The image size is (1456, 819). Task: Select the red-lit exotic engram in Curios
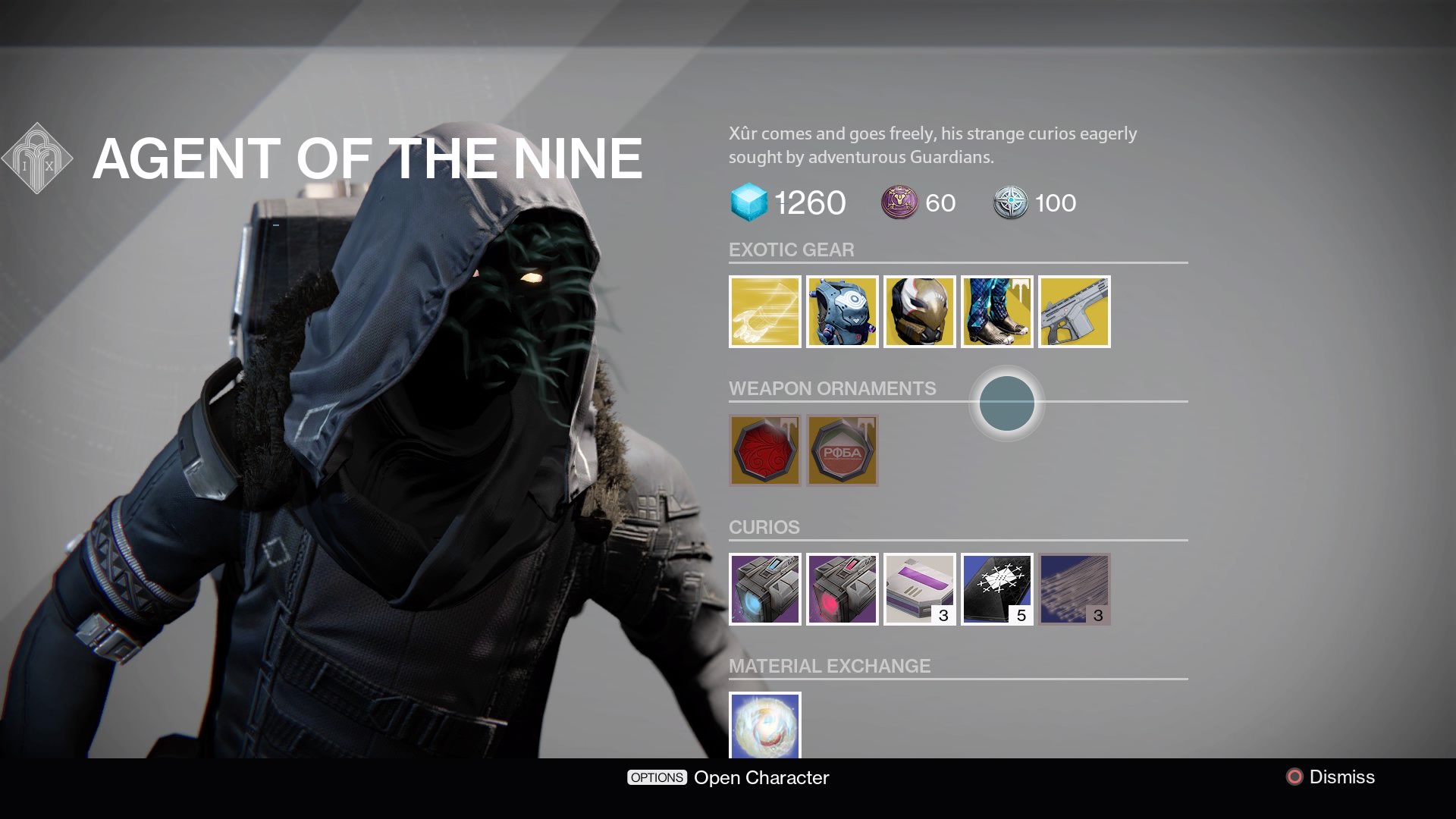point(842,589)
